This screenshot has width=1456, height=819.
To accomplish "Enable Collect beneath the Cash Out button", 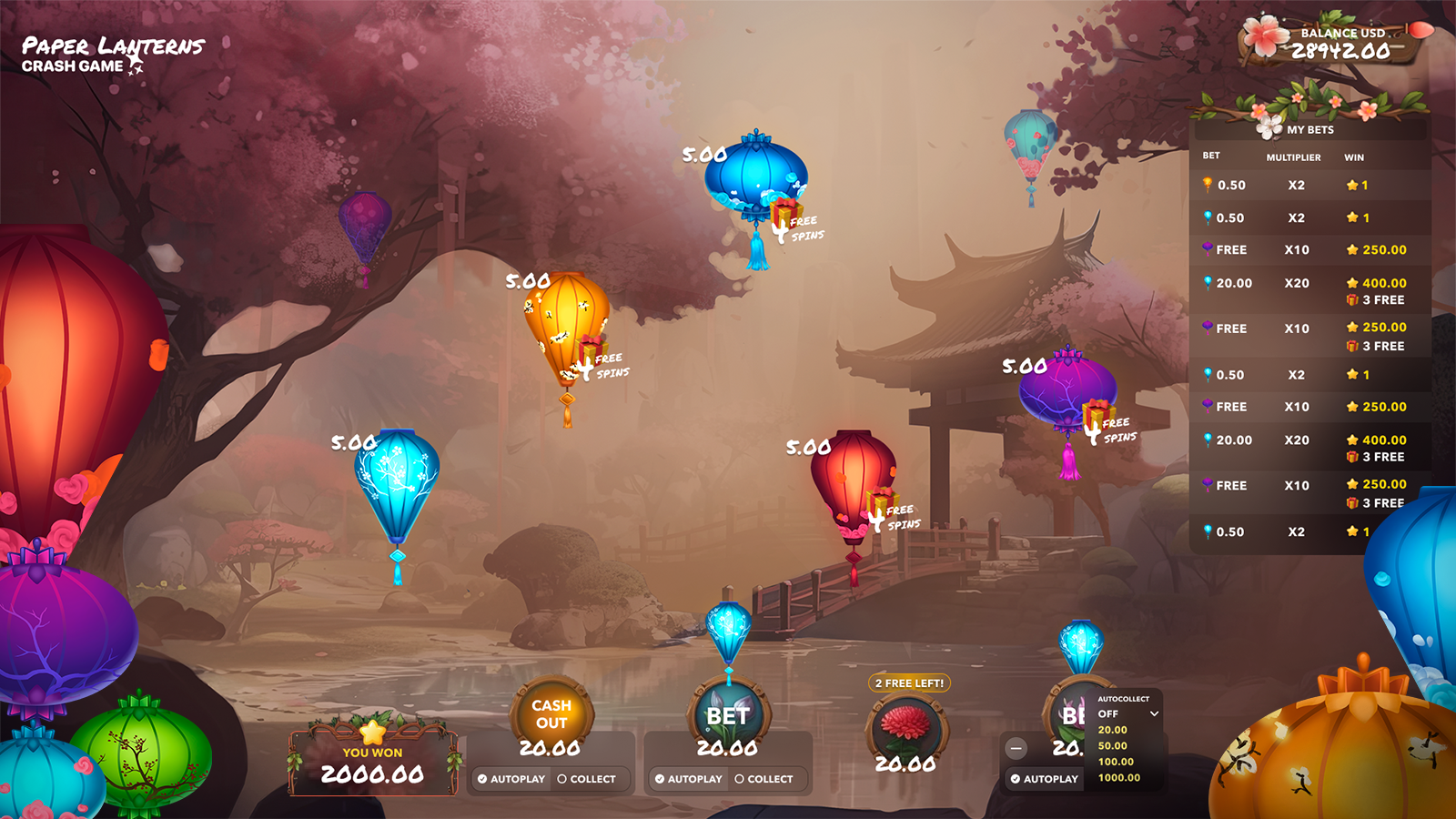I will coord(586,779).
